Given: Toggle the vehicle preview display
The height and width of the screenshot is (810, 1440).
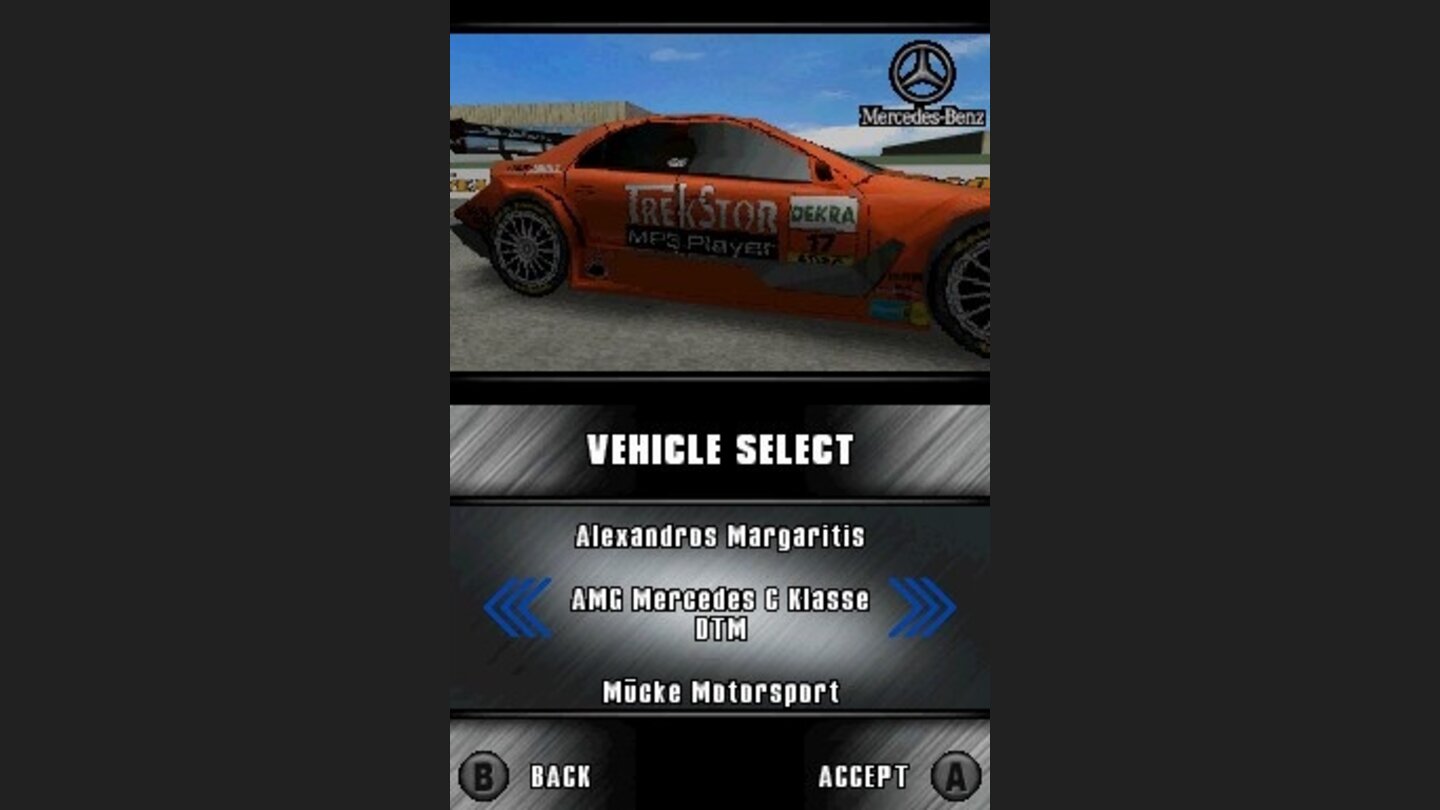Looking at the screenshot, I should pyautogui.click(x=720, y=200).
